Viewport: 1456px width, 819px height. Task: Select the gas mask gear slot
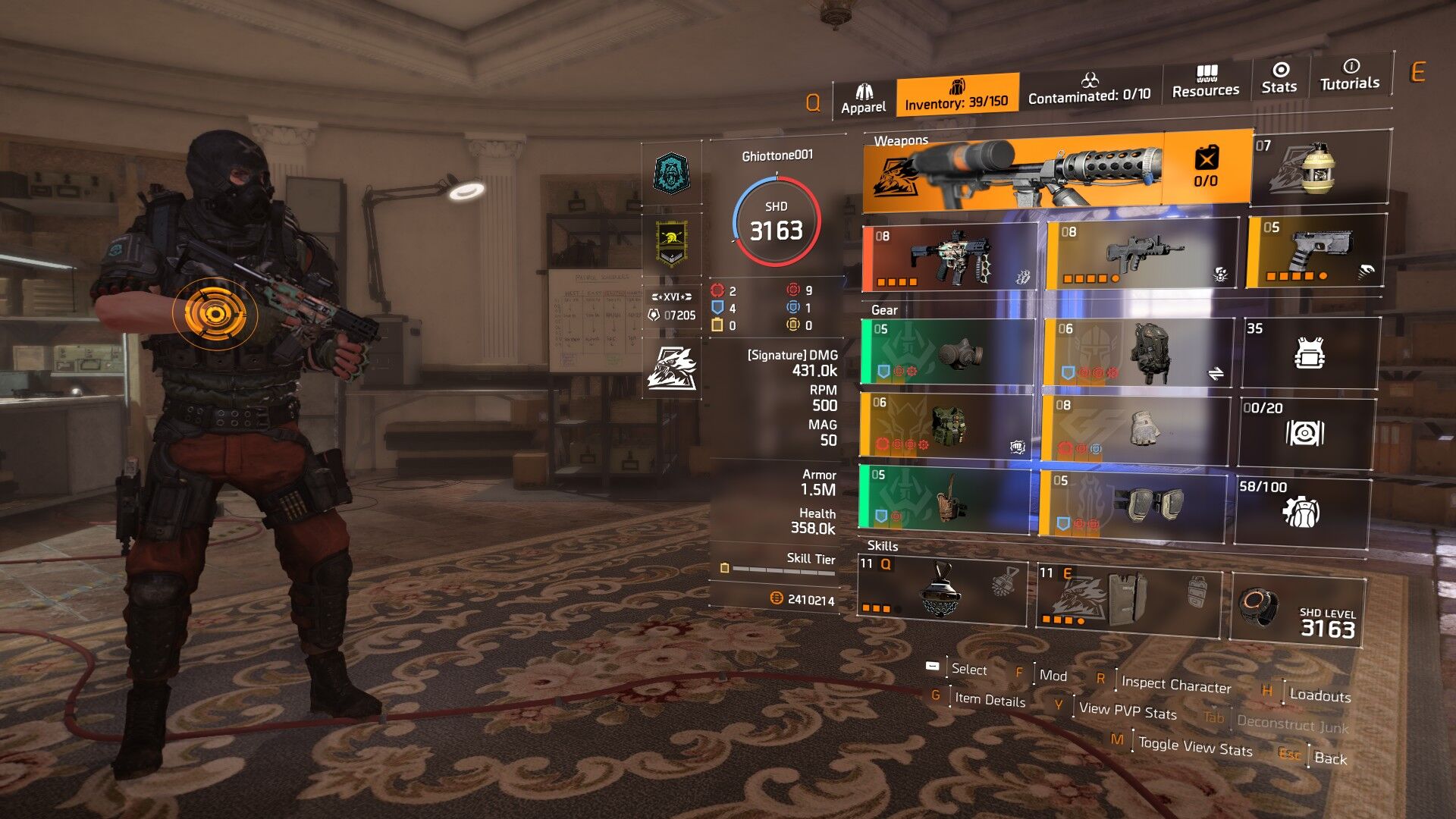pos(947,351)
